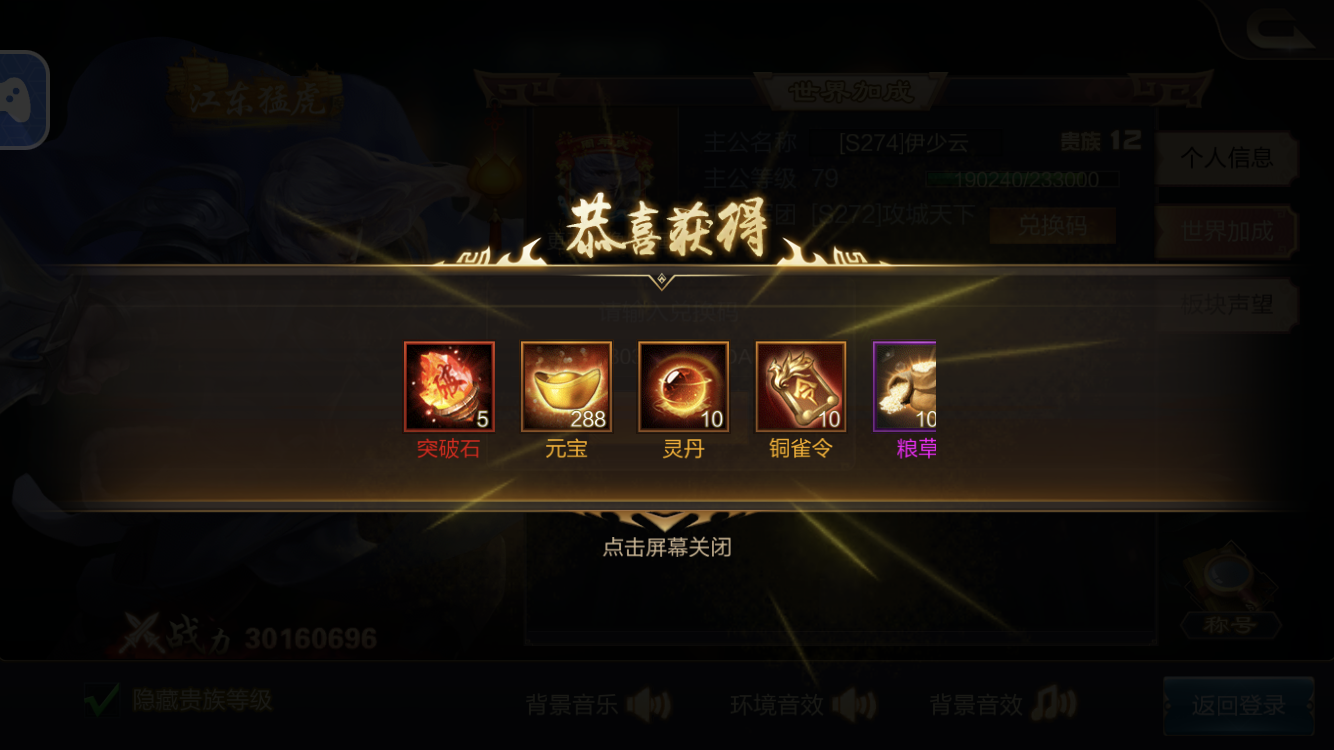Mute the 背景音乐 background music
This screenshot has width=1334, height=750.
click(649, 705)
